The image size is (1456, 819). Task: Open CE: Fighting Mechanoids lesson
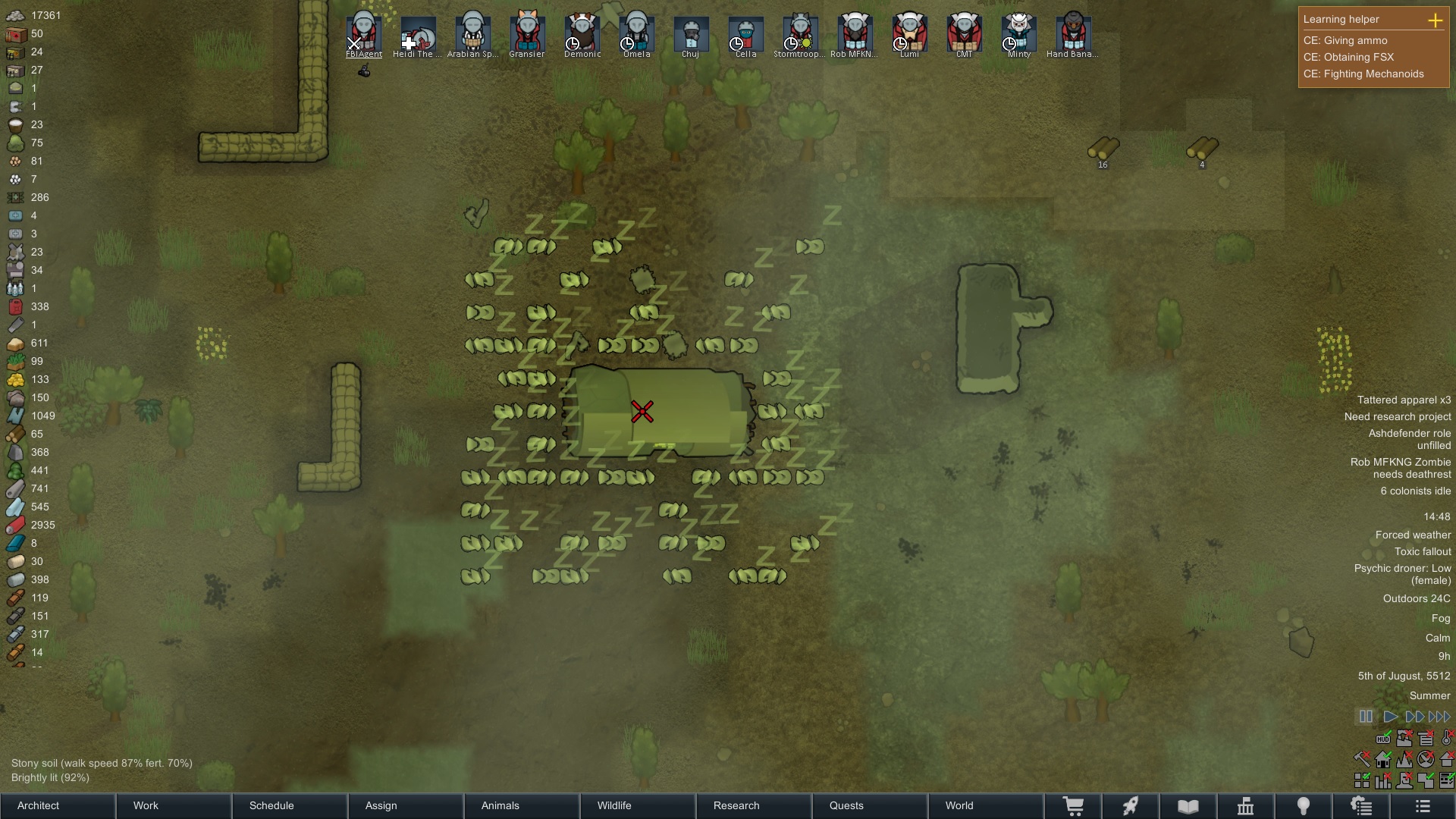pyautogui.click(x=1363, y=74)
